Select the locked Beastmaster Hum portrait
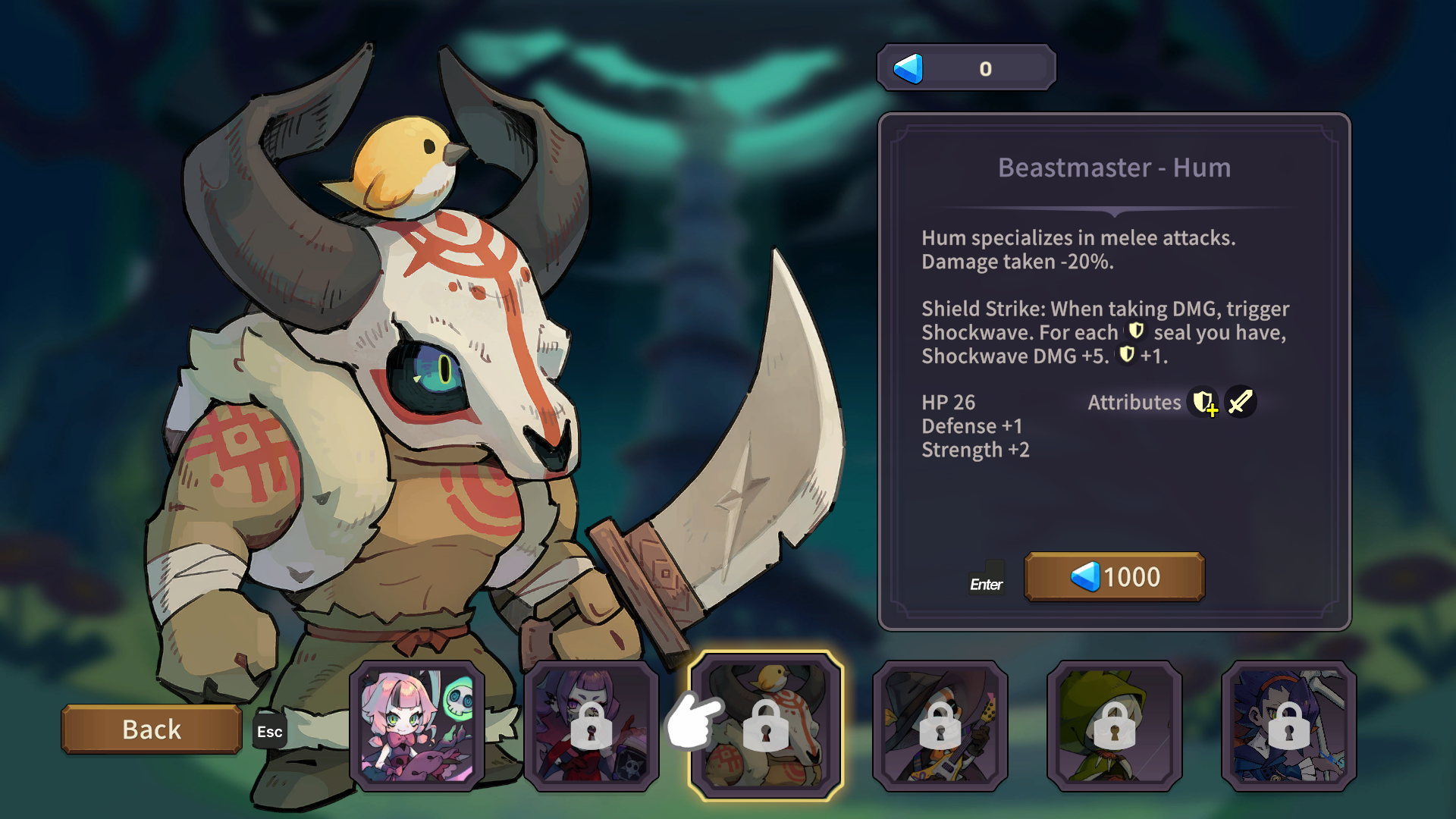The image size is (1456, 819). click(766, 726)
